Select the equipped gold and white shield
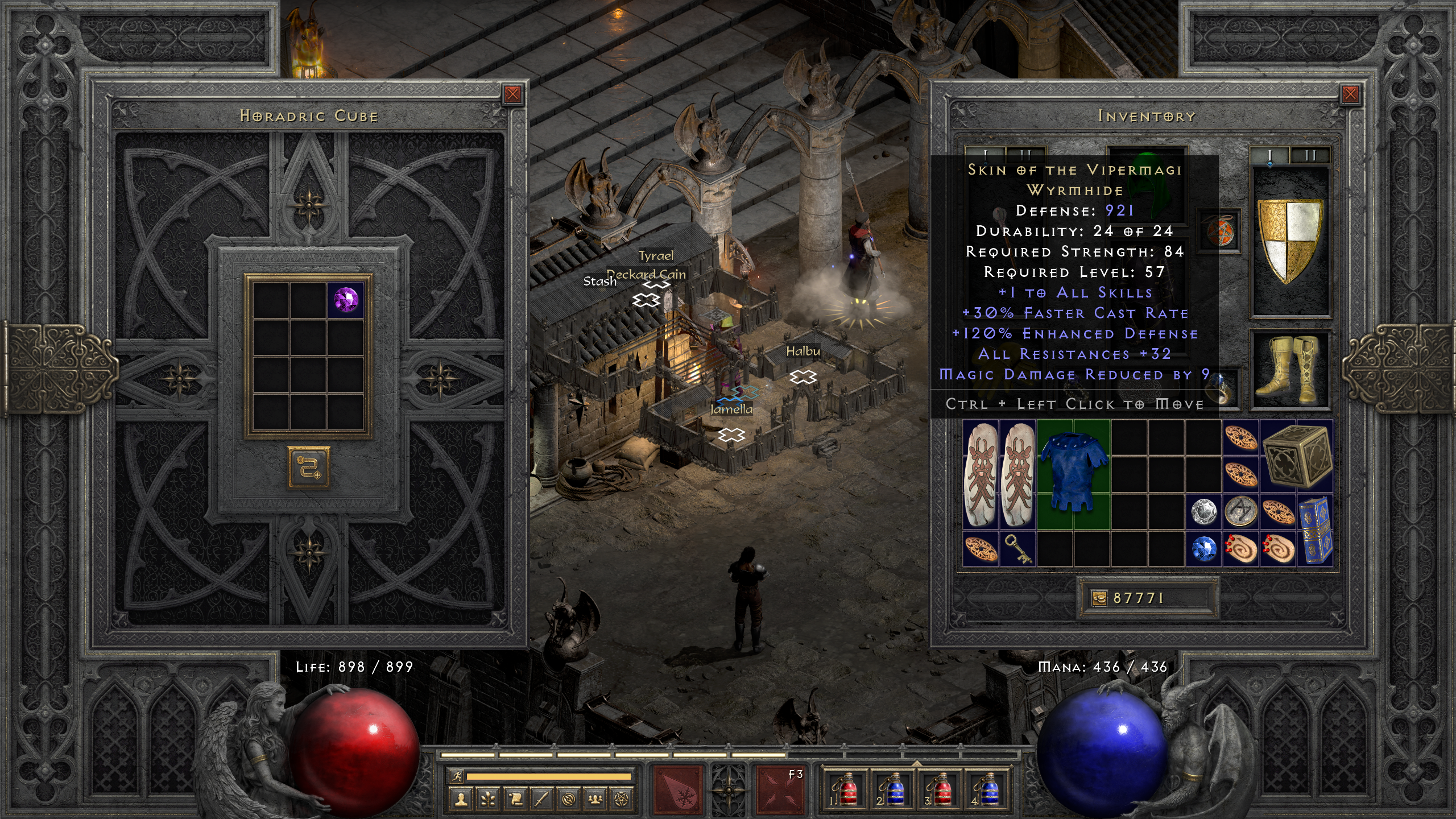1456x819 pixels. point(1290,240)
